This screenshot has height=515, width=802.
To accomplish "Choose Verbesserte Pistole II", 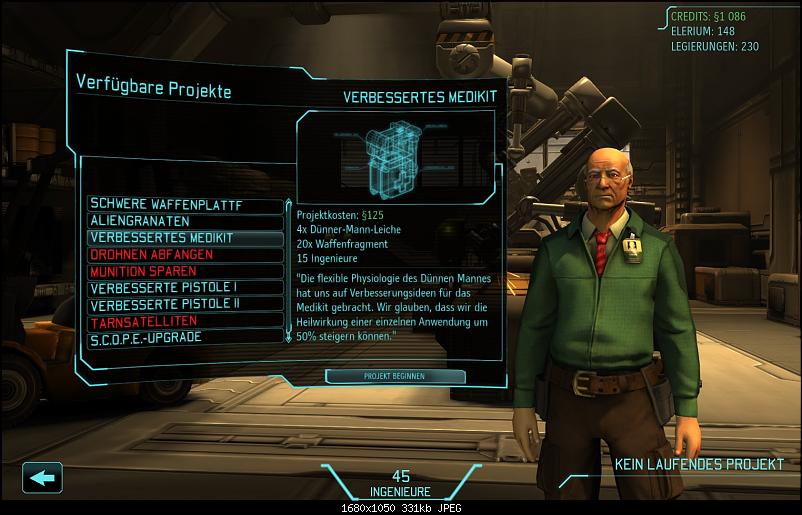I will [x=185, y=304].
